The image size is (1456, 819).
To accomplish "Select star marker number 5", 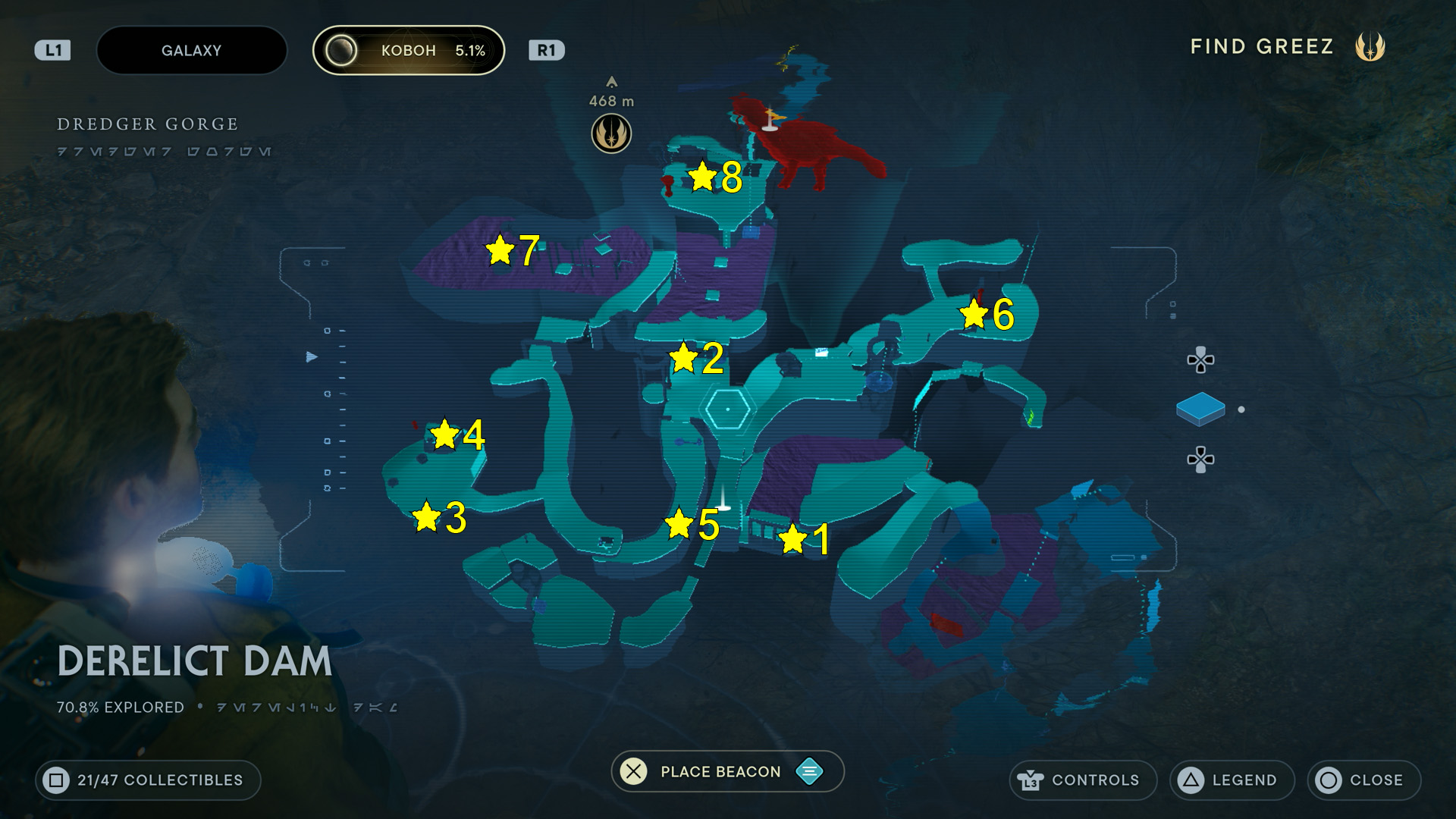I will coord(679,523).
